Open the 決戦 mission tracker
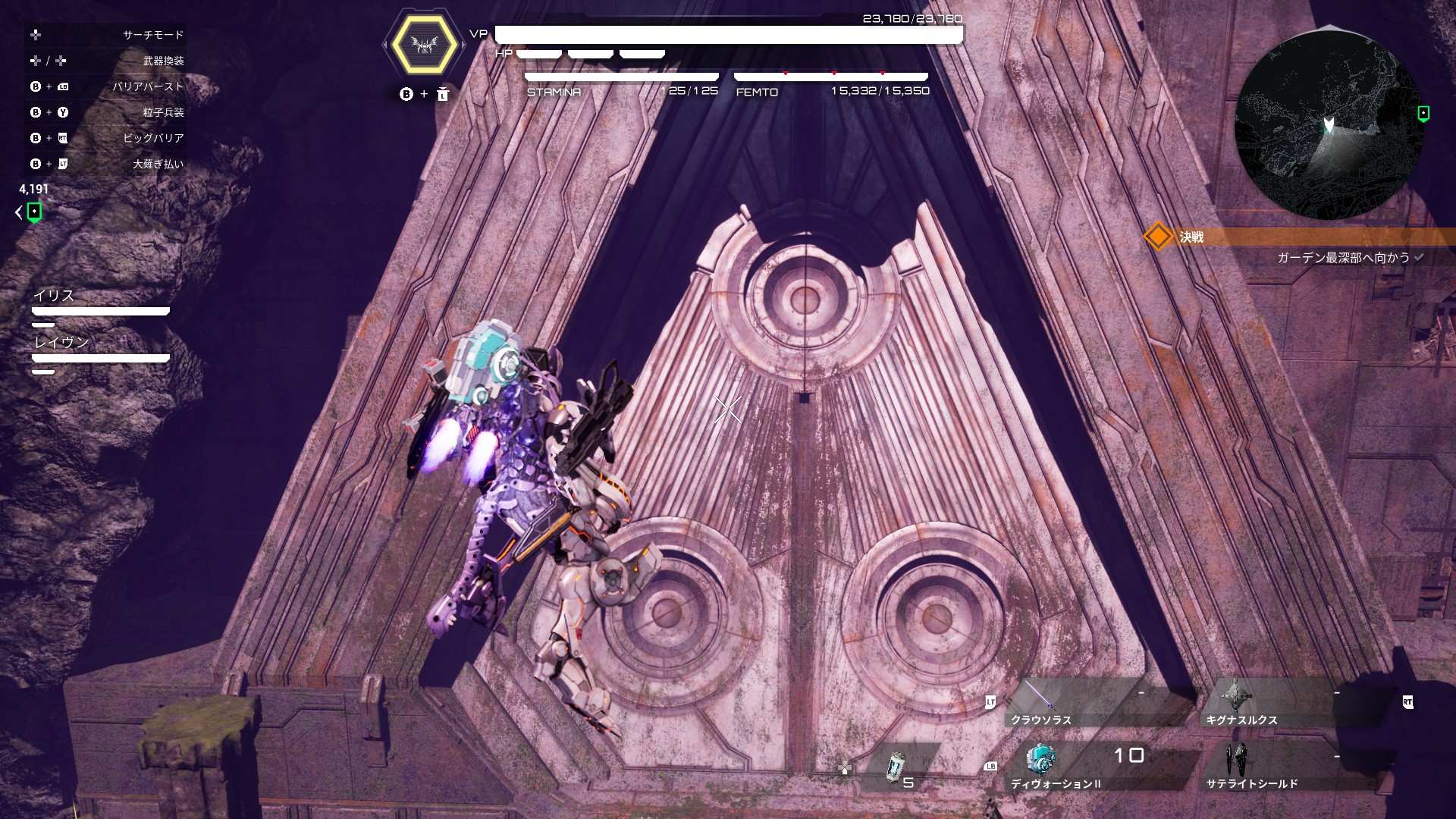The image size is (1456, 819). pos(1191,237)
